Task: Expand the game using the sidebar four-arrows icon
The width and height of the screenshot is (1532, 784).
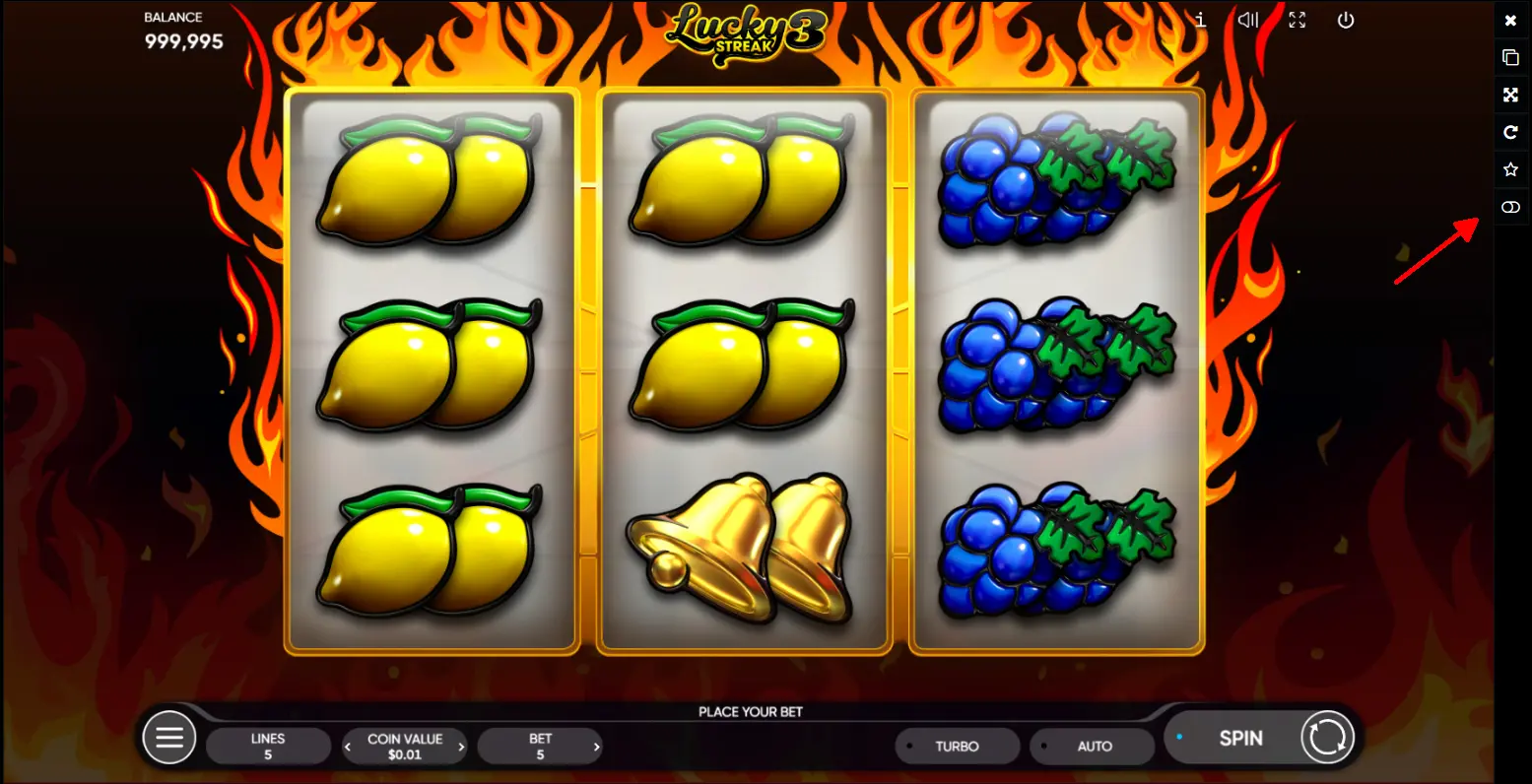Action: (x=1510, y=96)
